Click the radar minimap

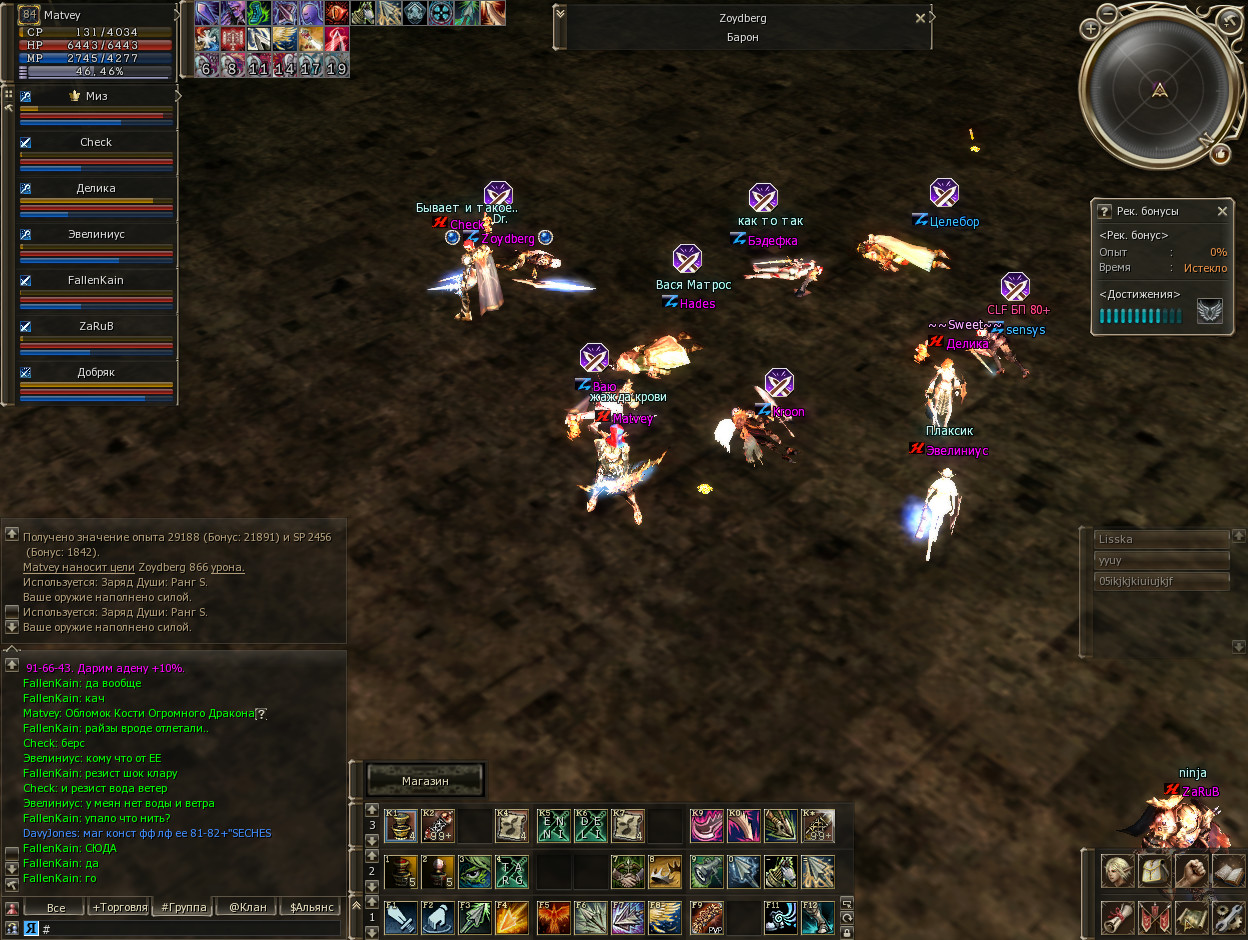(1158, 91)
